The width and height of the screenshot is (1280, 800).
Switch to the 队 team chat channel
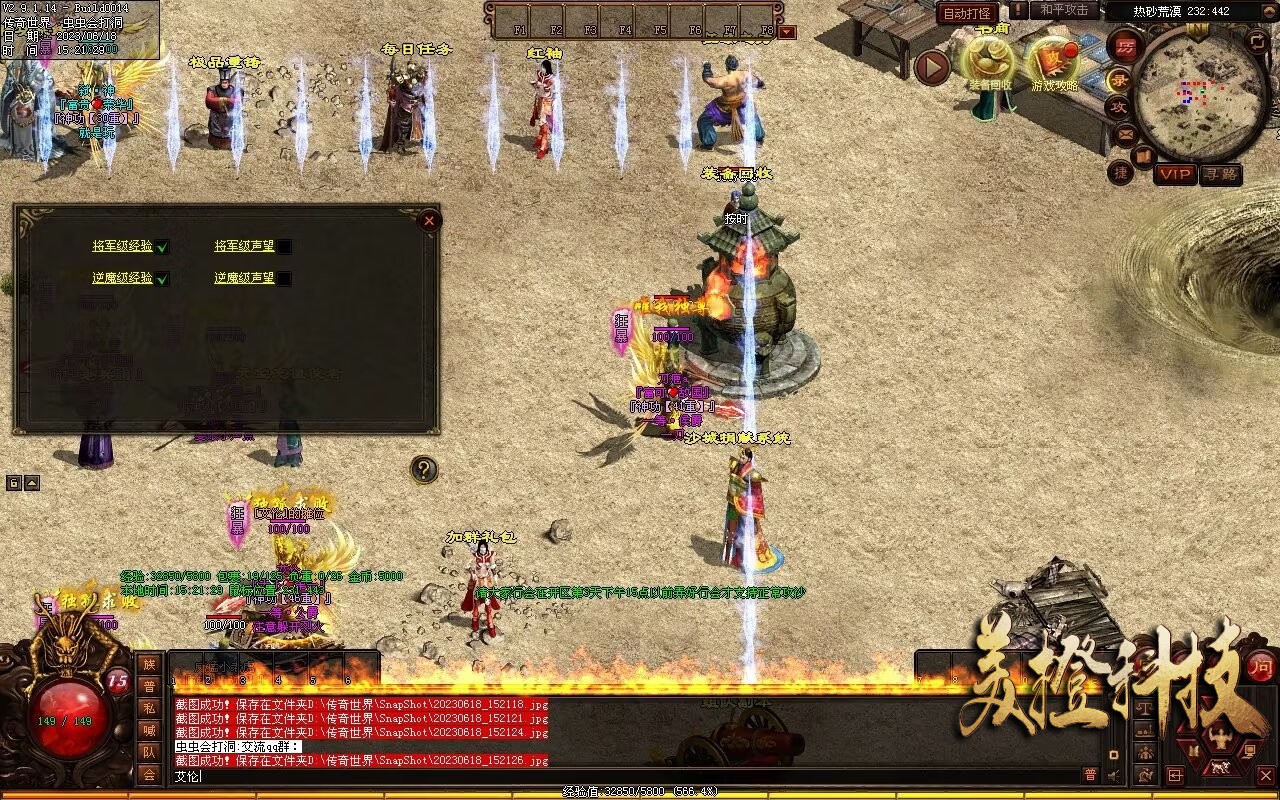click(x=149, y=752)
